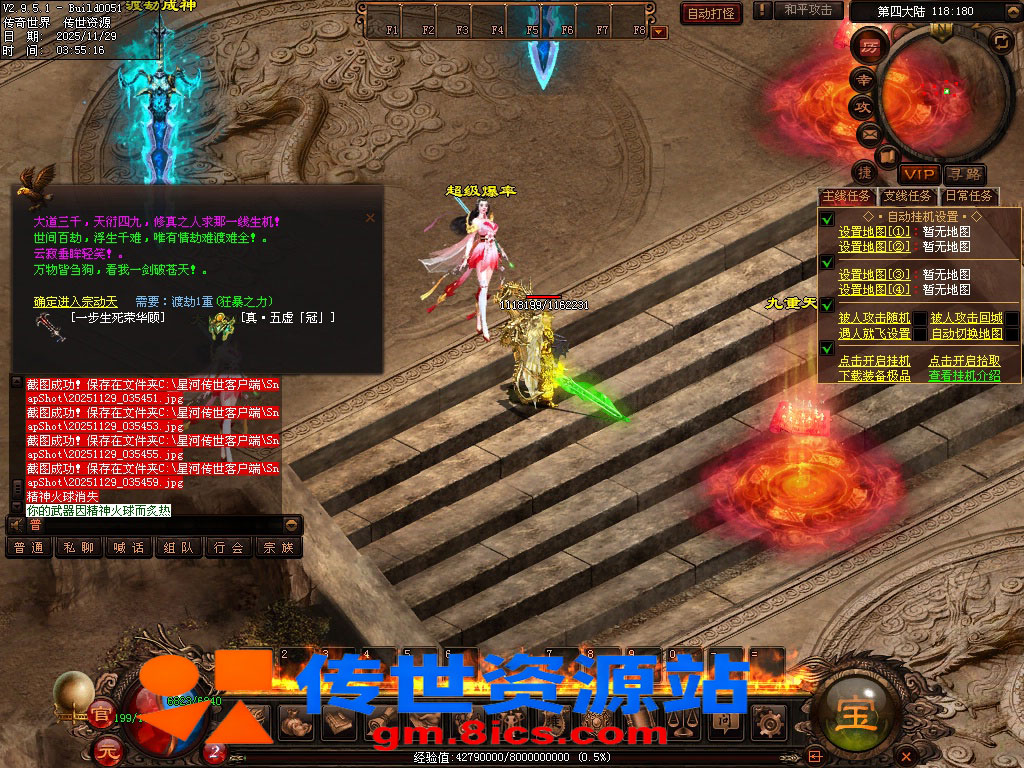Screen dimensions: 1024x768
Task: Toggle the 和平攻击 attack mode button
Action: click(808, 10)
